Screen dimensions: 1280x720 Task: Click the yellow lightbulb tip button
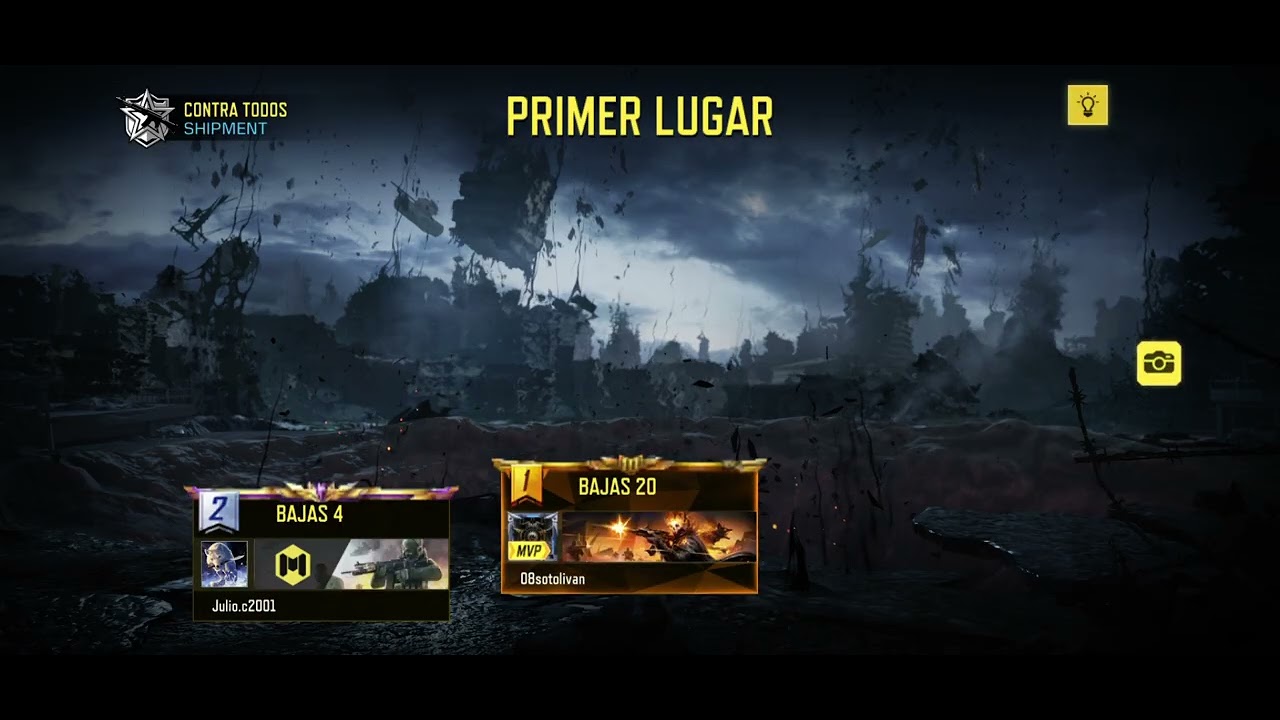(x=1087, y=105)
